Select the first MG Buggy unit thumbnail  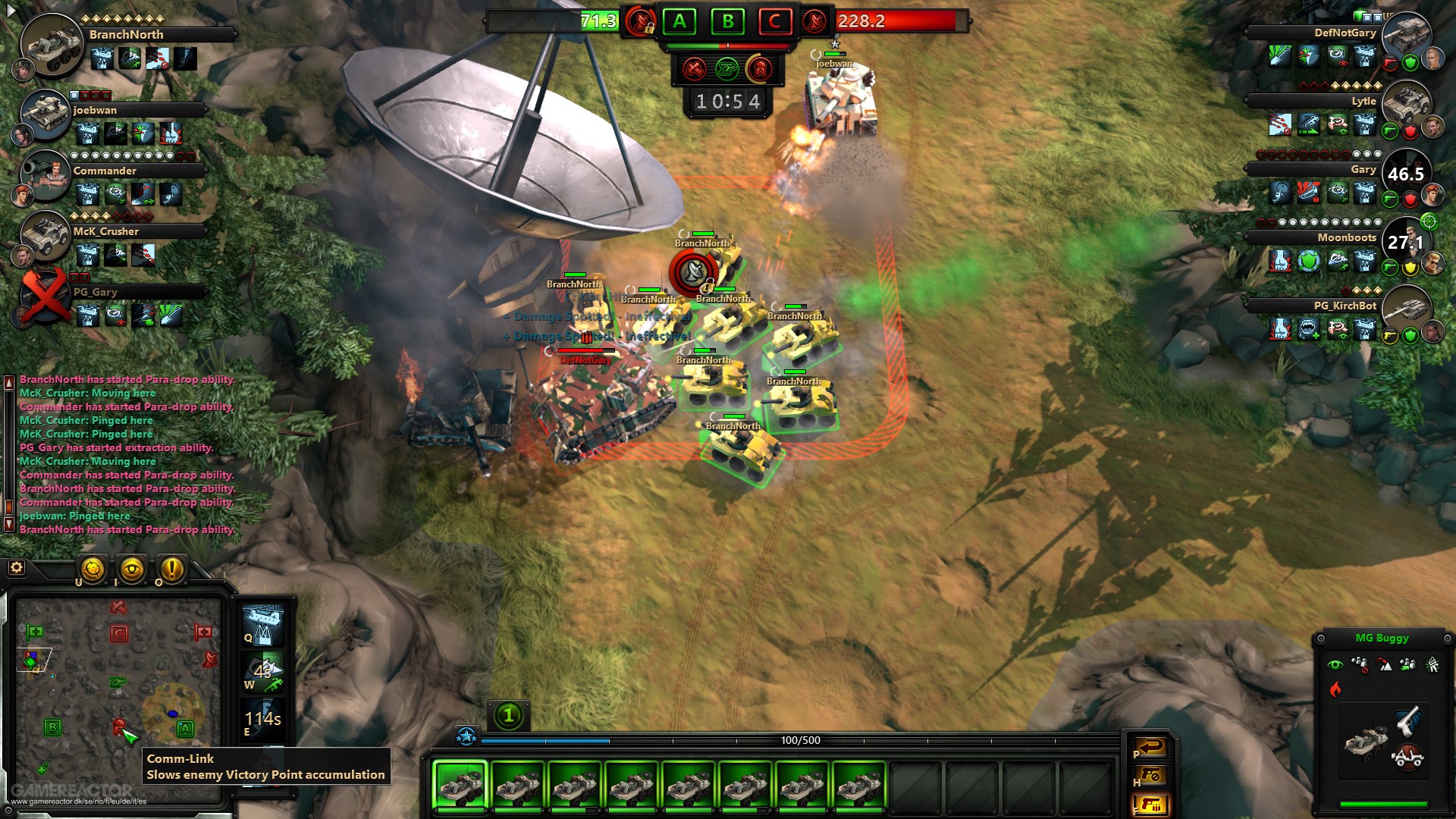tap(461, 787)
